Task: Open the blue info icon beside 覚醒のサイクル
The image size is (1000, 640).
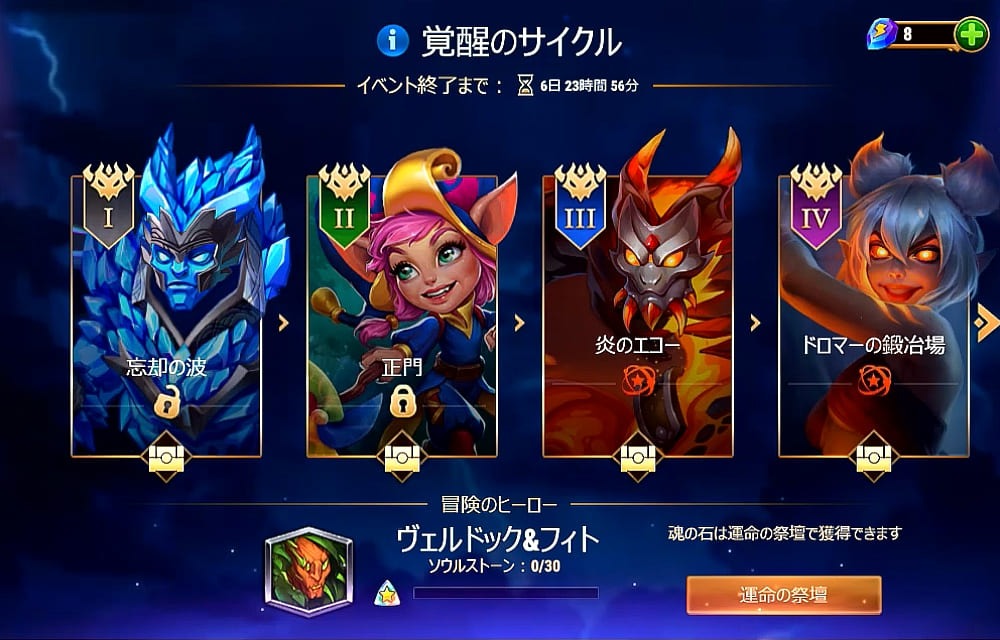Action: [x=393, y=40]
